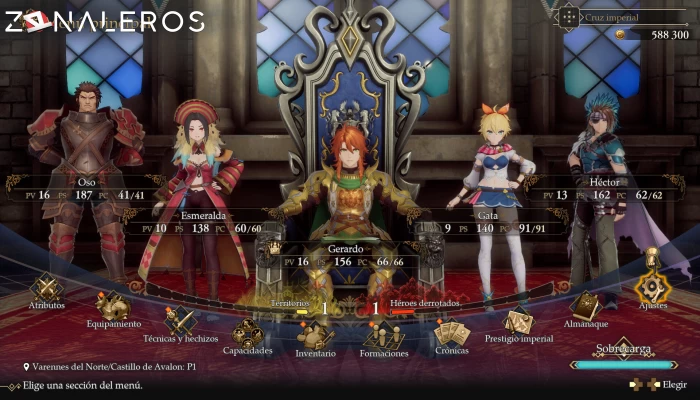Open the Ajustes settings gear
This screenshot has height=400, width=700.
pos(652,289)
